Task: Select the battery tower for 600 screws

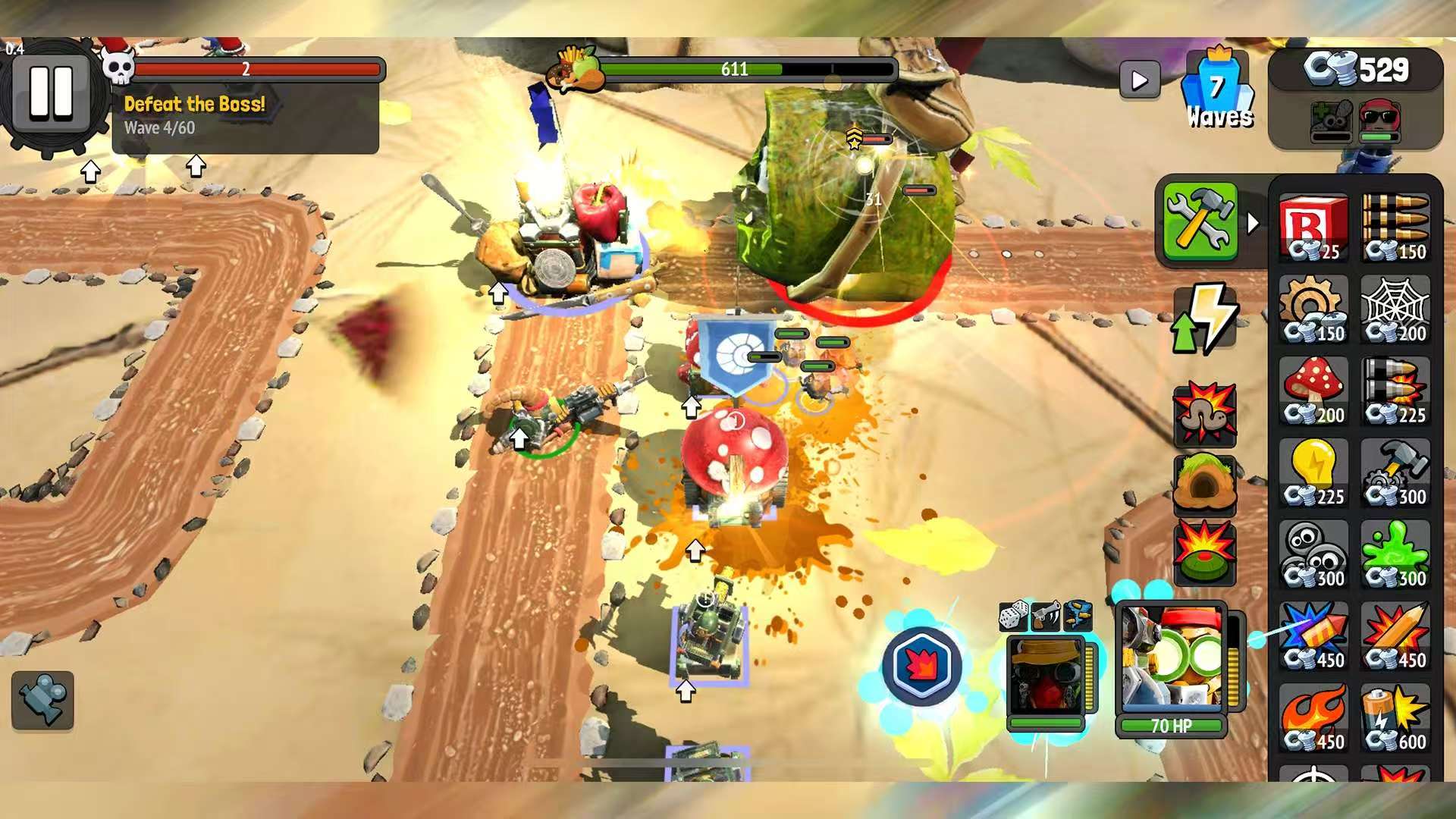Action: [1395, 717]
